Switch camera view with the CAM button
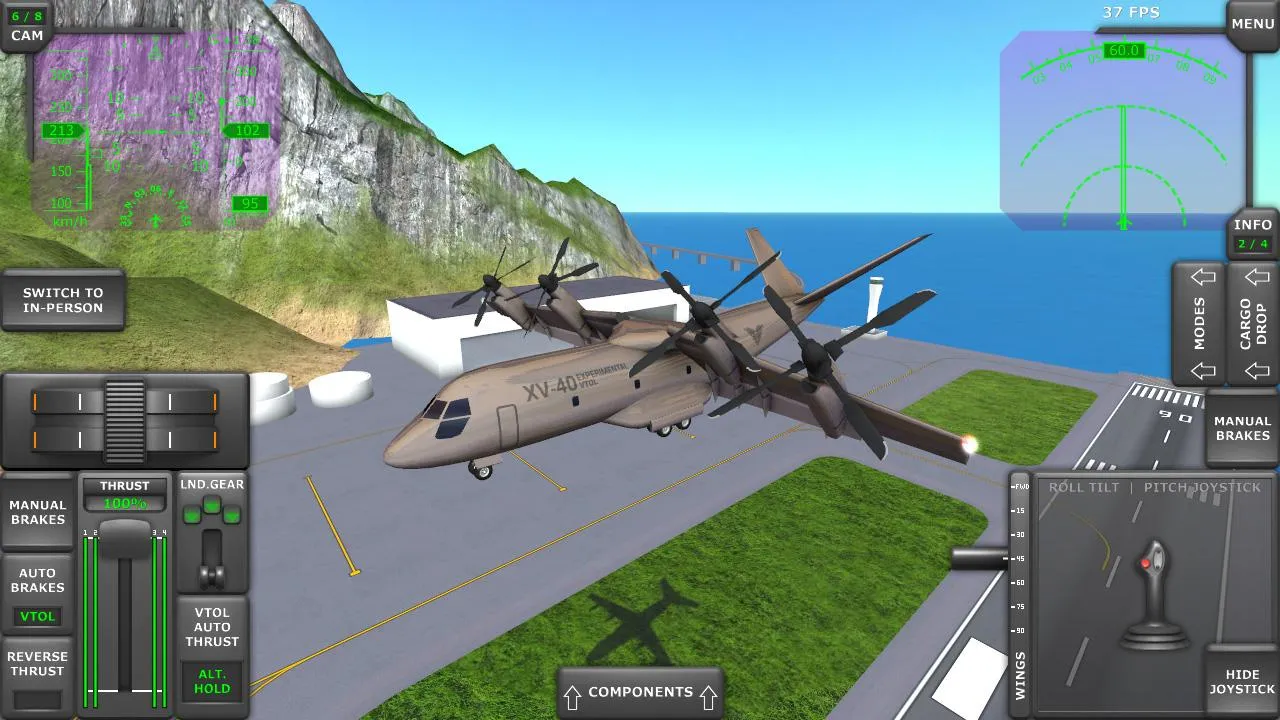 point(24,23)
